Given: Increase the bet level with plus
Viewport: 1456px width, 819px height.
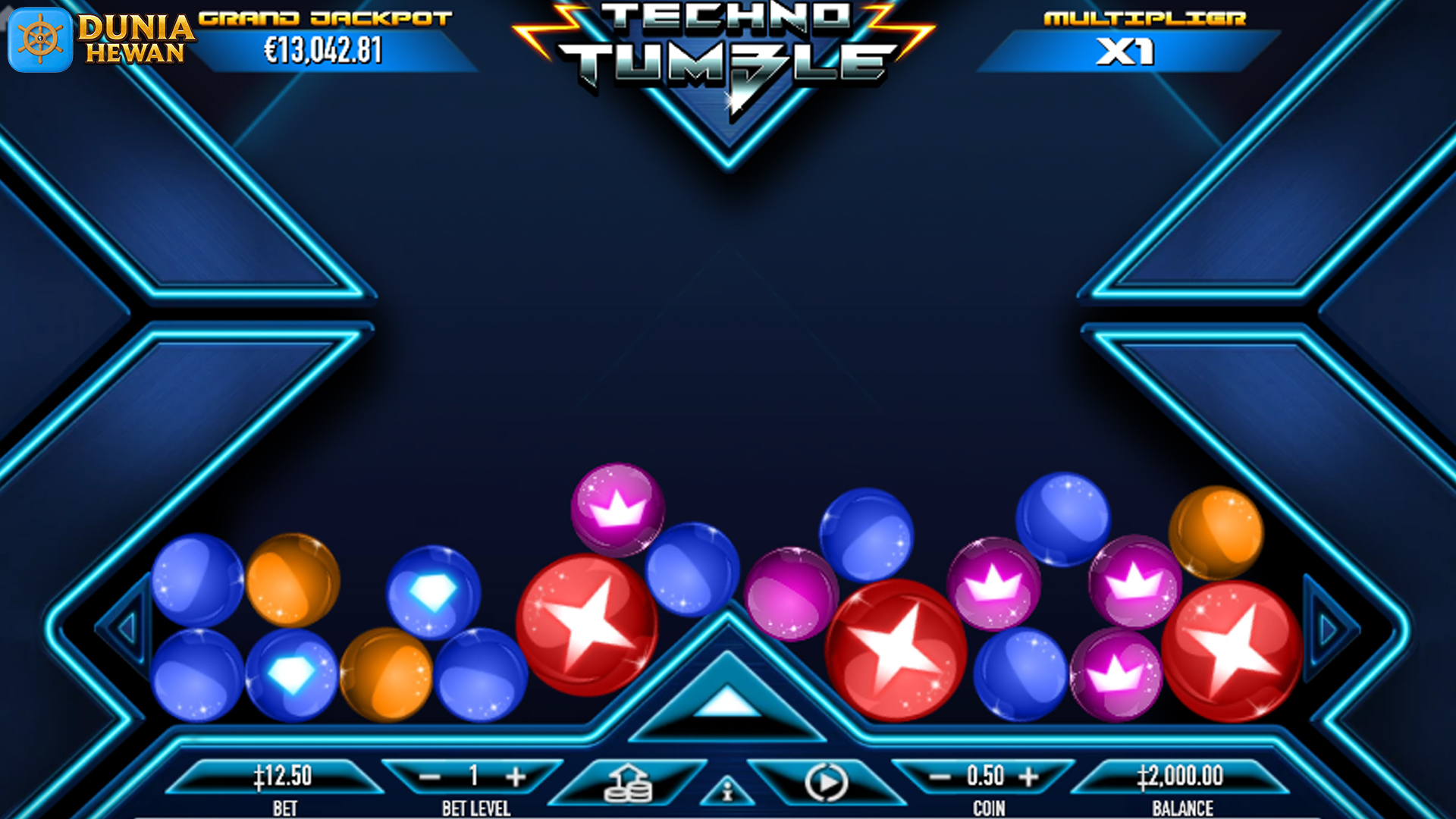Looking at the screenshot, I should click(x=516, y=777).
